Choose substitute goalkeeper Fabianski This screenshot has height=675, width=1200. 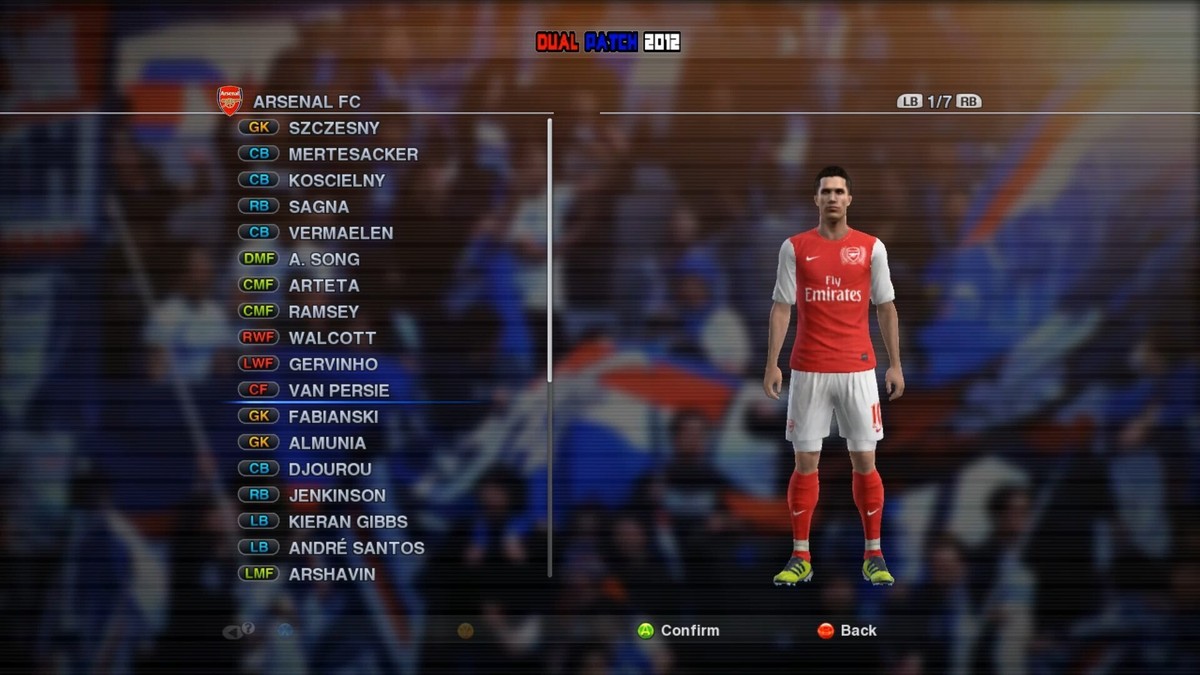tap(333, 416)
